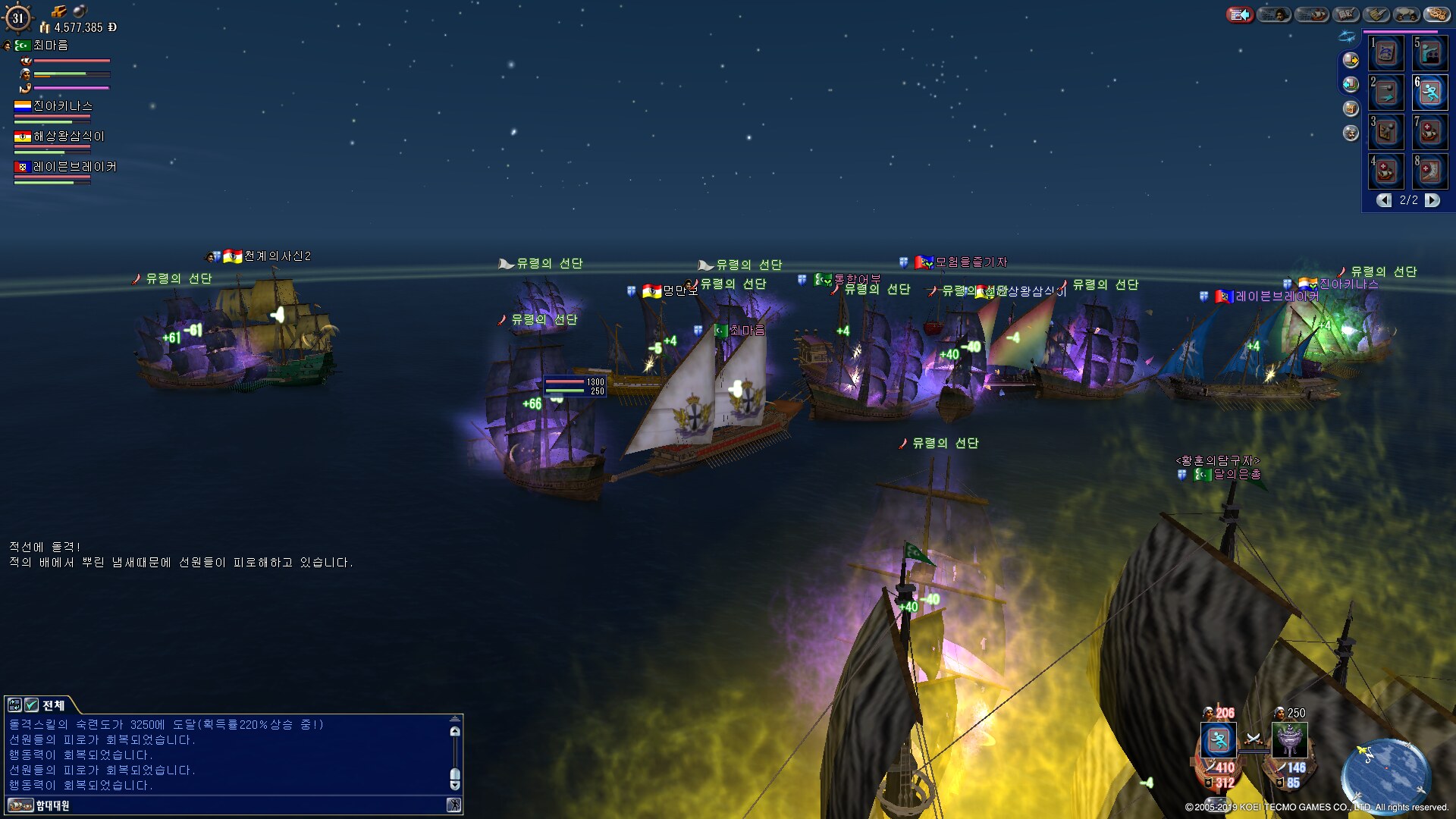Open the two-people conversation menu button

coord(1406,14)
